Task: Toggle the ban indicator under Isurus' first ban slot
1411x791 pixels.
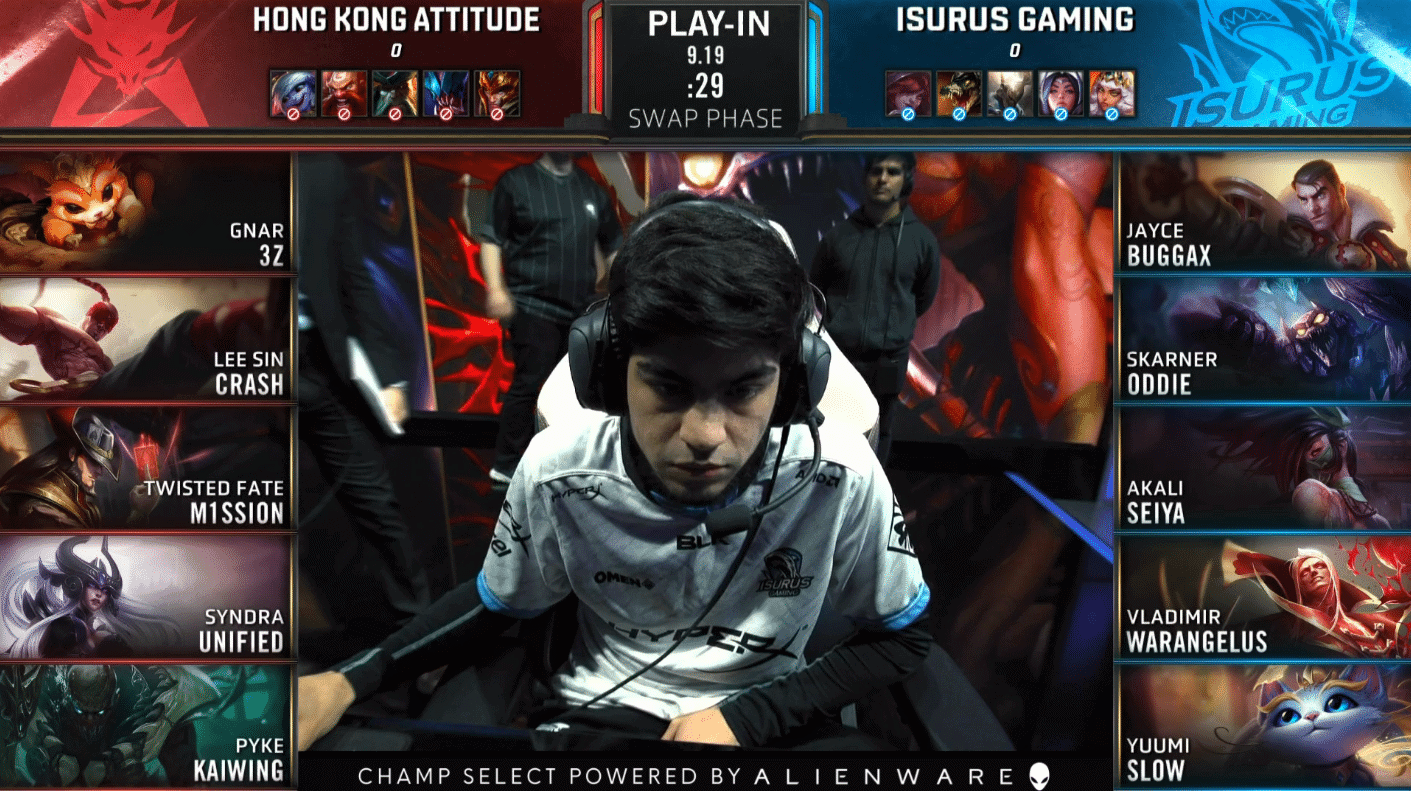Action: (x=907, y=116)
